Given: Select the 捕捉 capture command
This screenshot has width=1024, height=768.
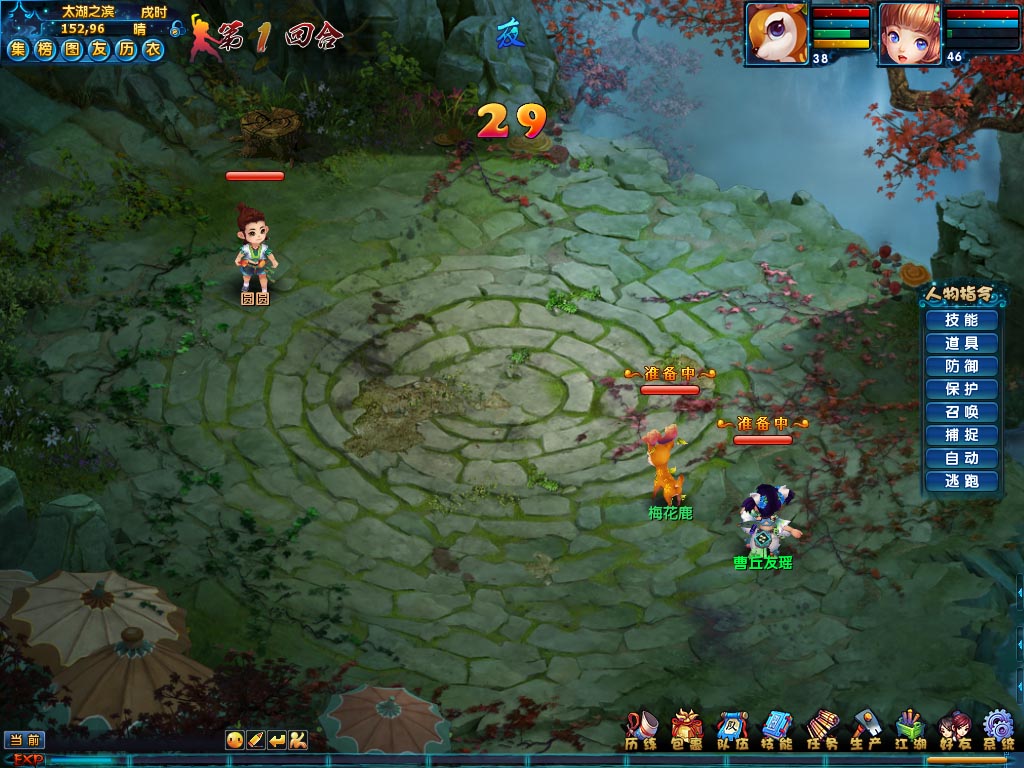Looking at the screenshot, I should coord(960,435).
